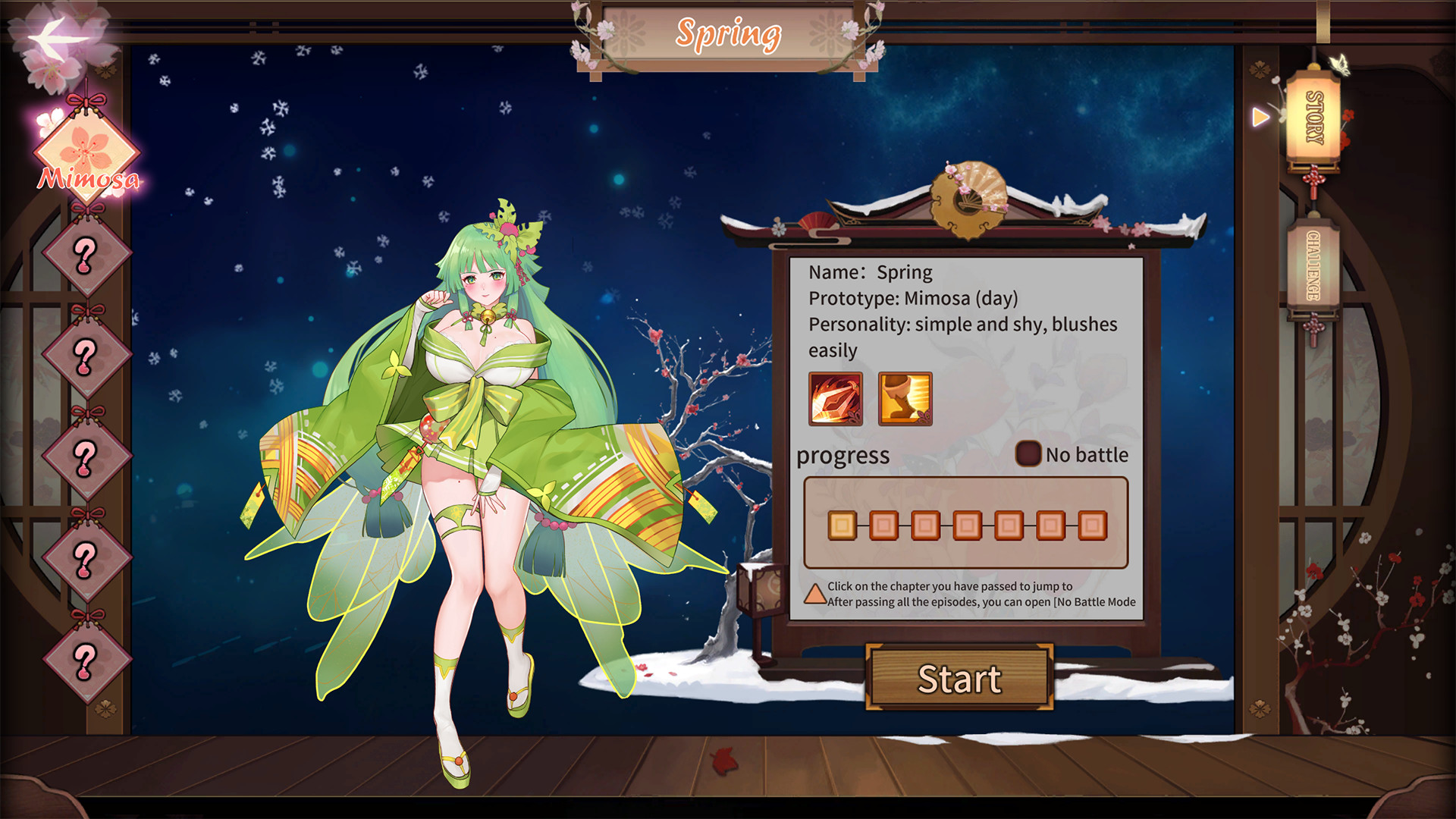The image size is (1456, 819).
Task: Expand the glowing arrow beside the STORY lantern
Action: tap(1260, 117)
